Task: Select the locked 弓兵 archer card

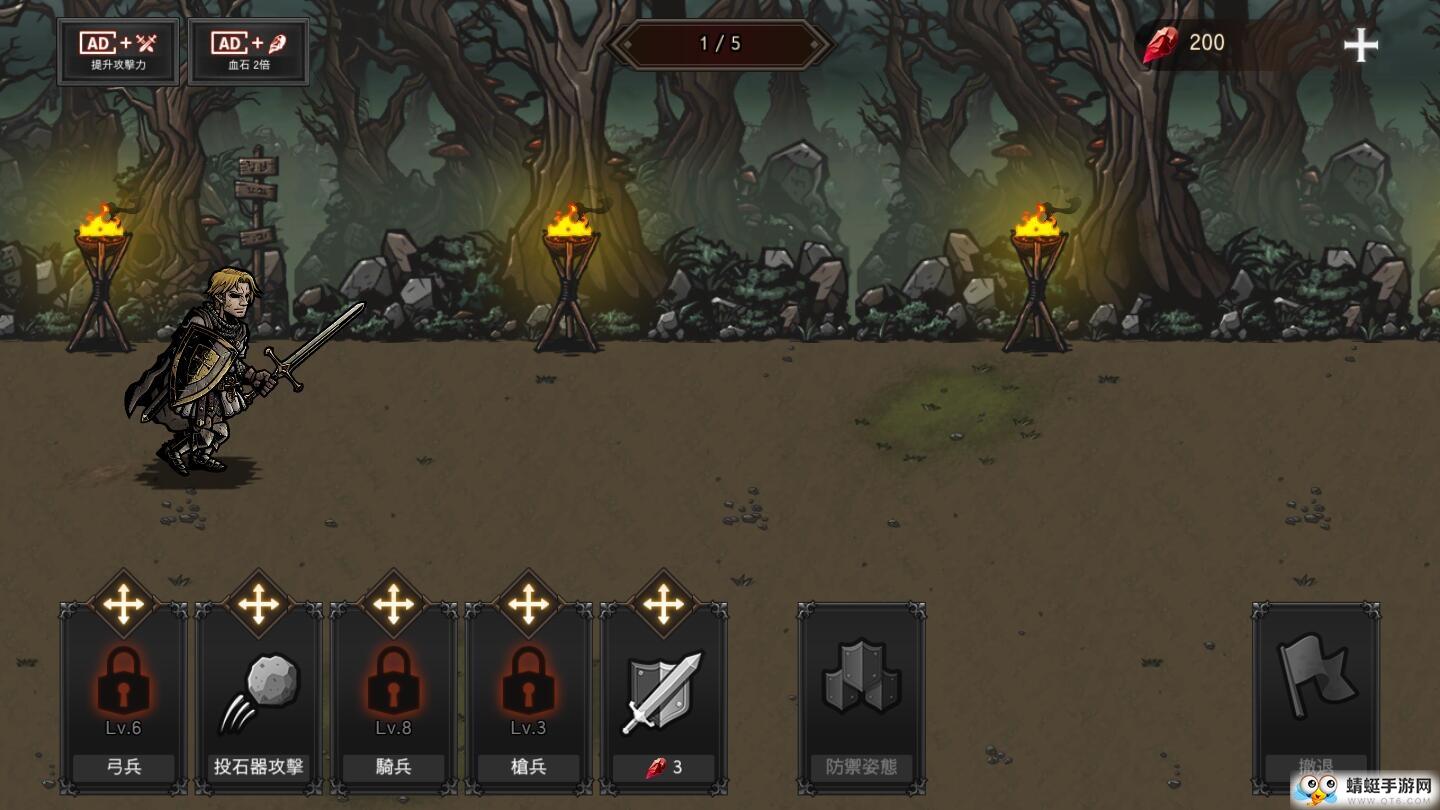Action: (123, 698)
